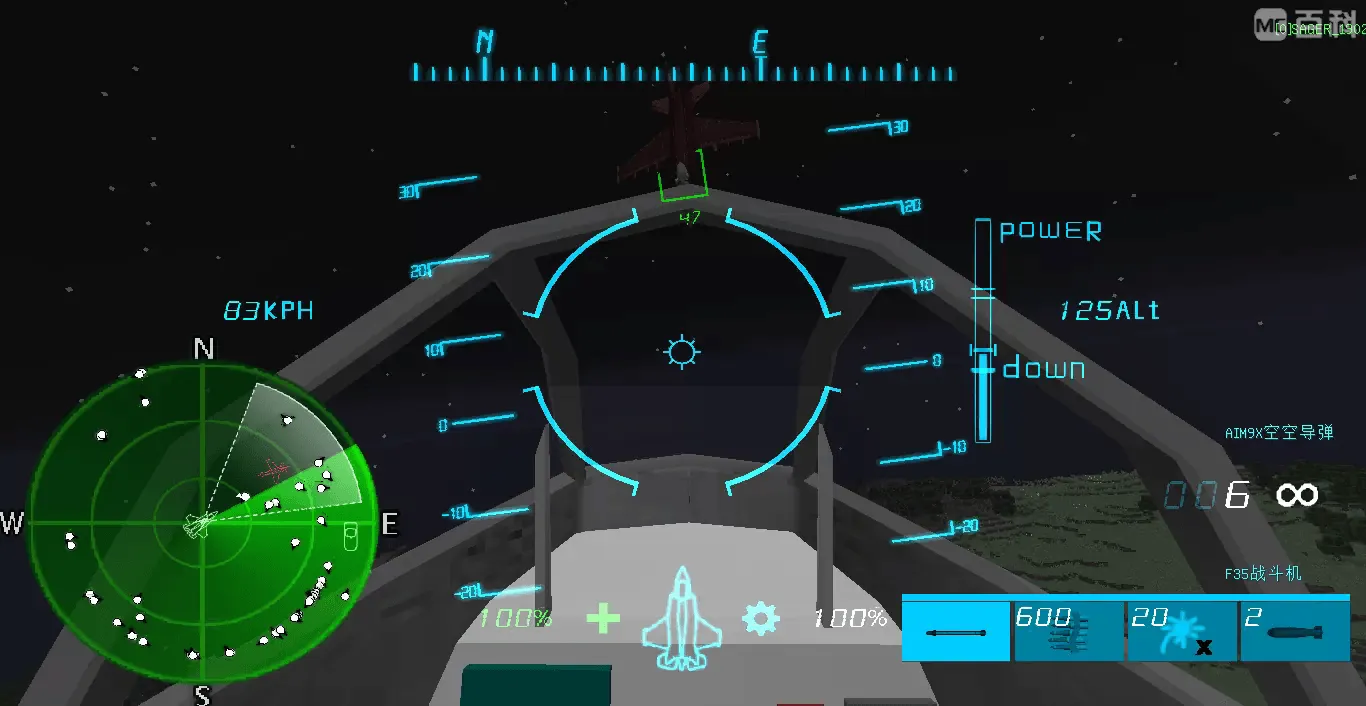
Task: Select the AIM9X air-to-air missile slot
Action: (957, 632)
